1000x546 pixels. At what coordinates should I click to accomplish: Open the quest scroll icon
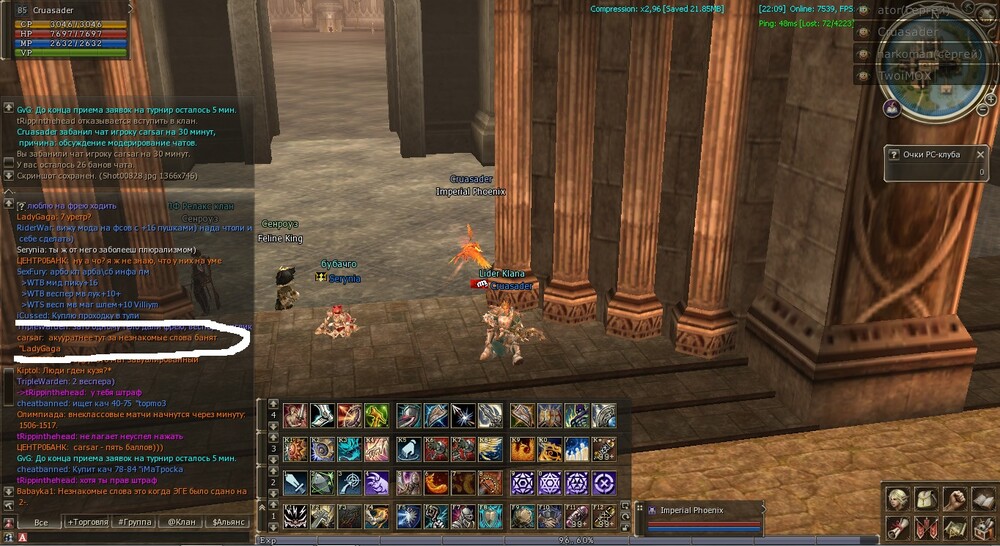click(896, 527)
